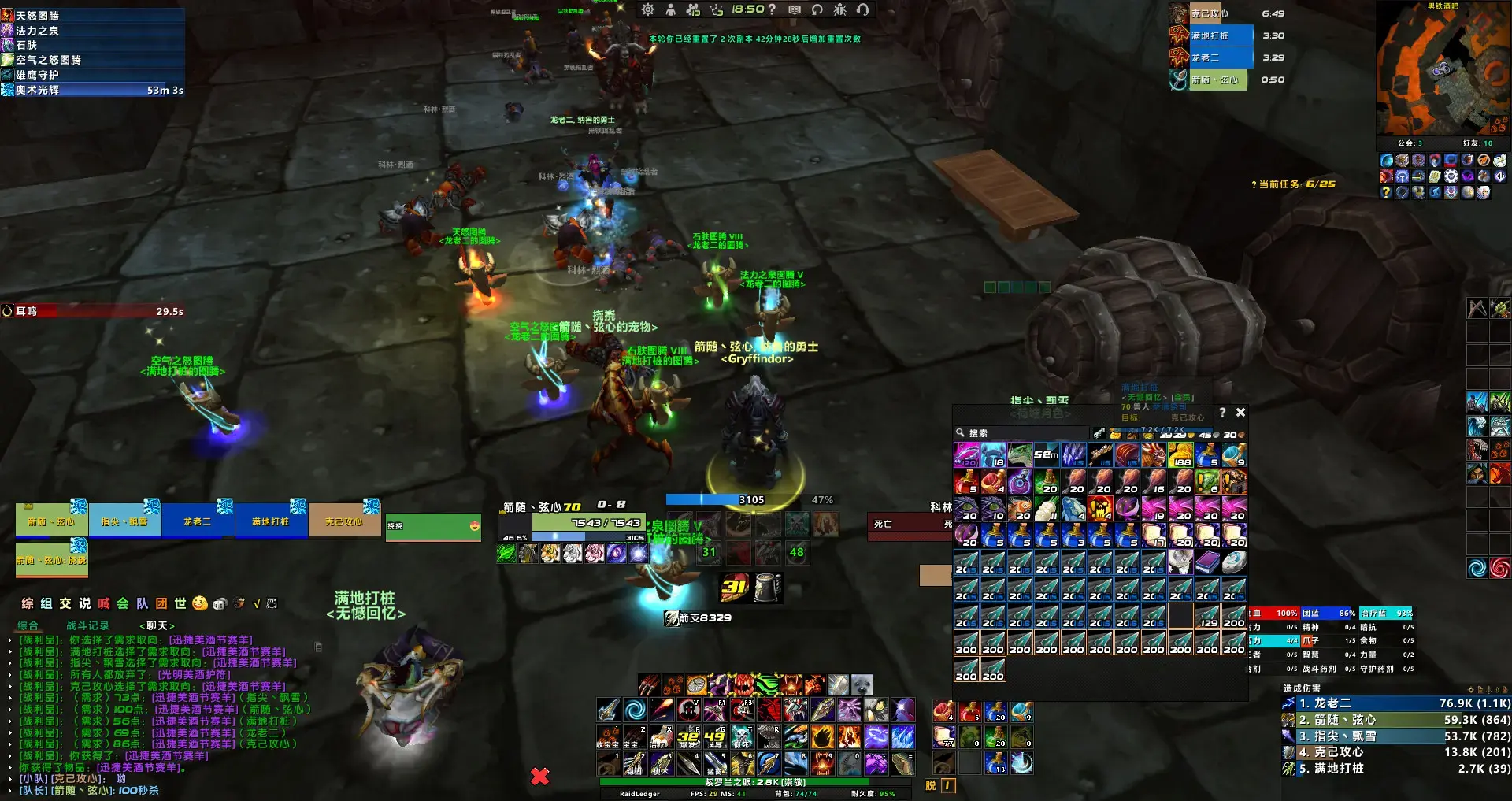
Task: Select the gold coins stack of 188
Action: [x=1180, y=455]
